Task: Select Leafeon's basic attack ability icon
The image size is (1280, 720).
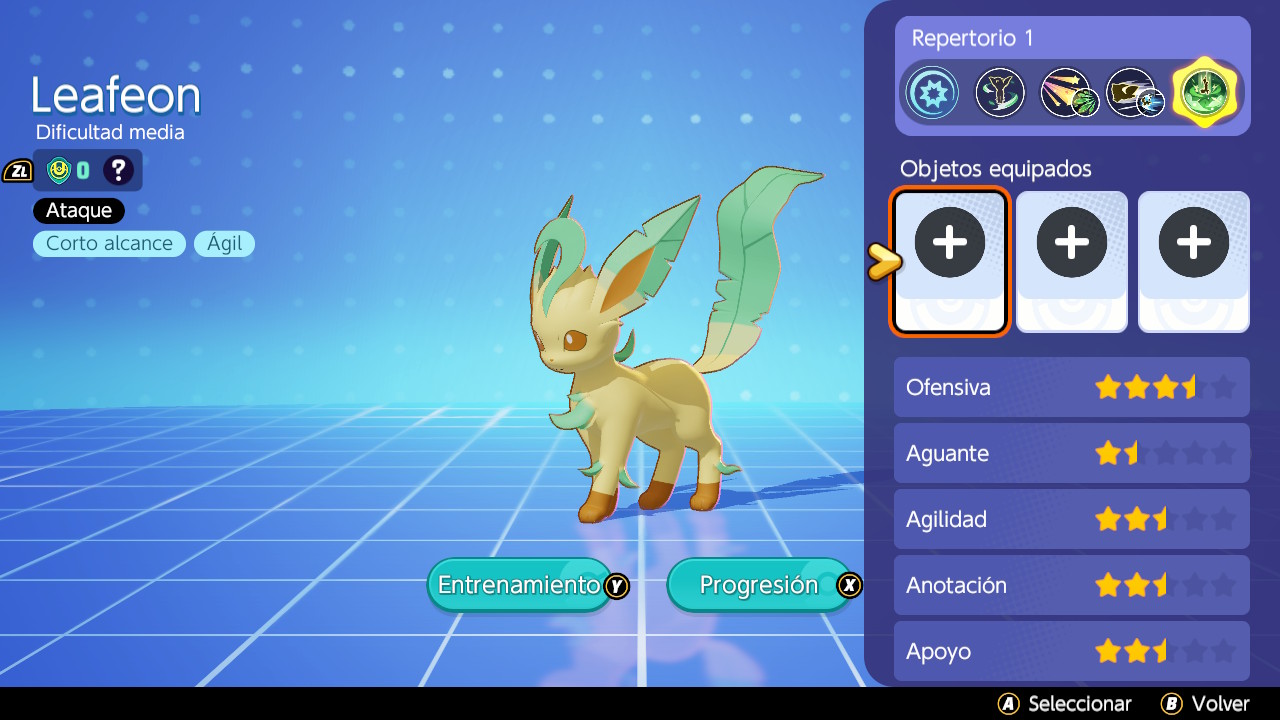Action: coord(932,92)
